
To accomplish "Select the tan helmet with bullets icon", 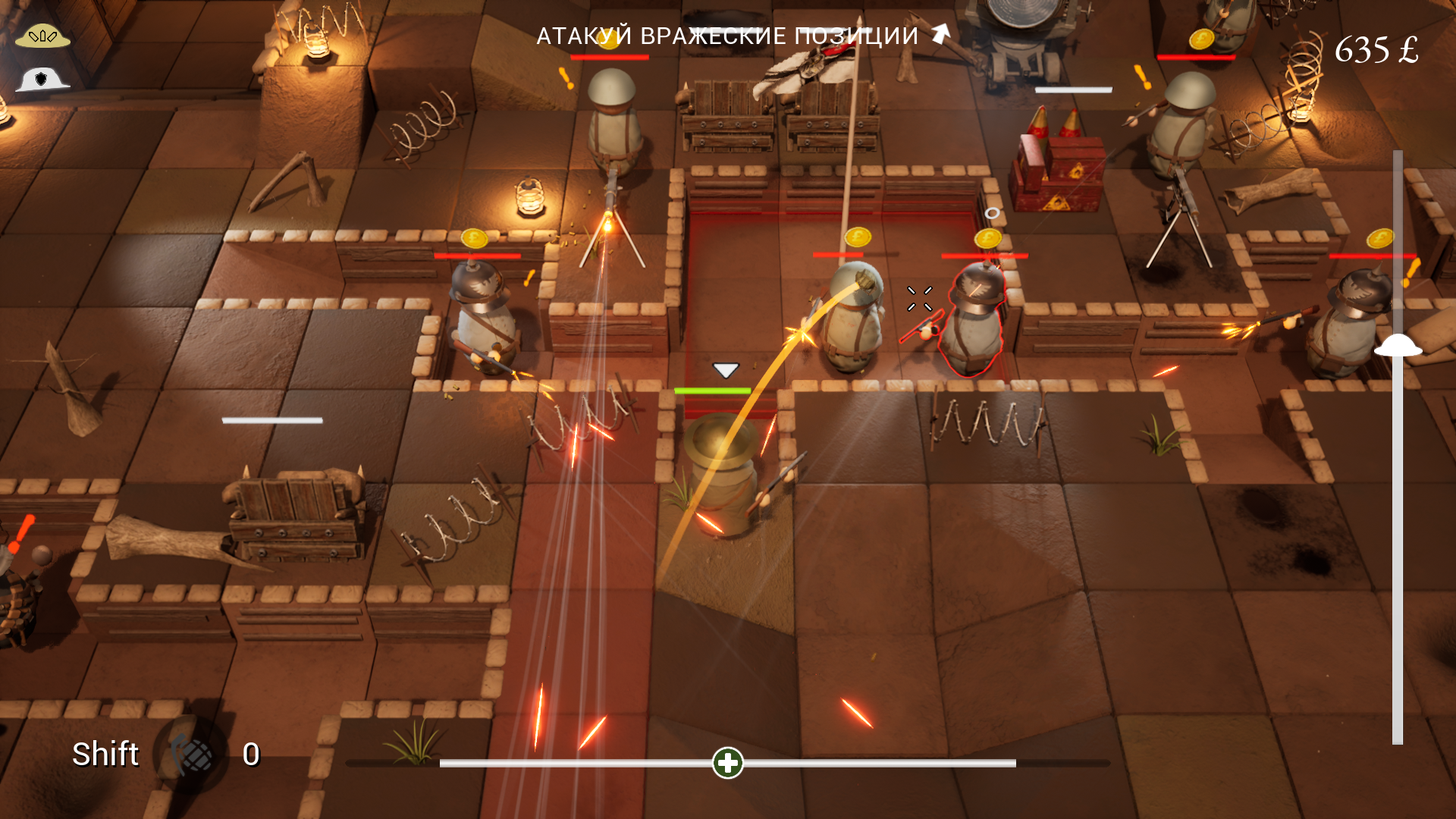I will click(x=42, y=36).
